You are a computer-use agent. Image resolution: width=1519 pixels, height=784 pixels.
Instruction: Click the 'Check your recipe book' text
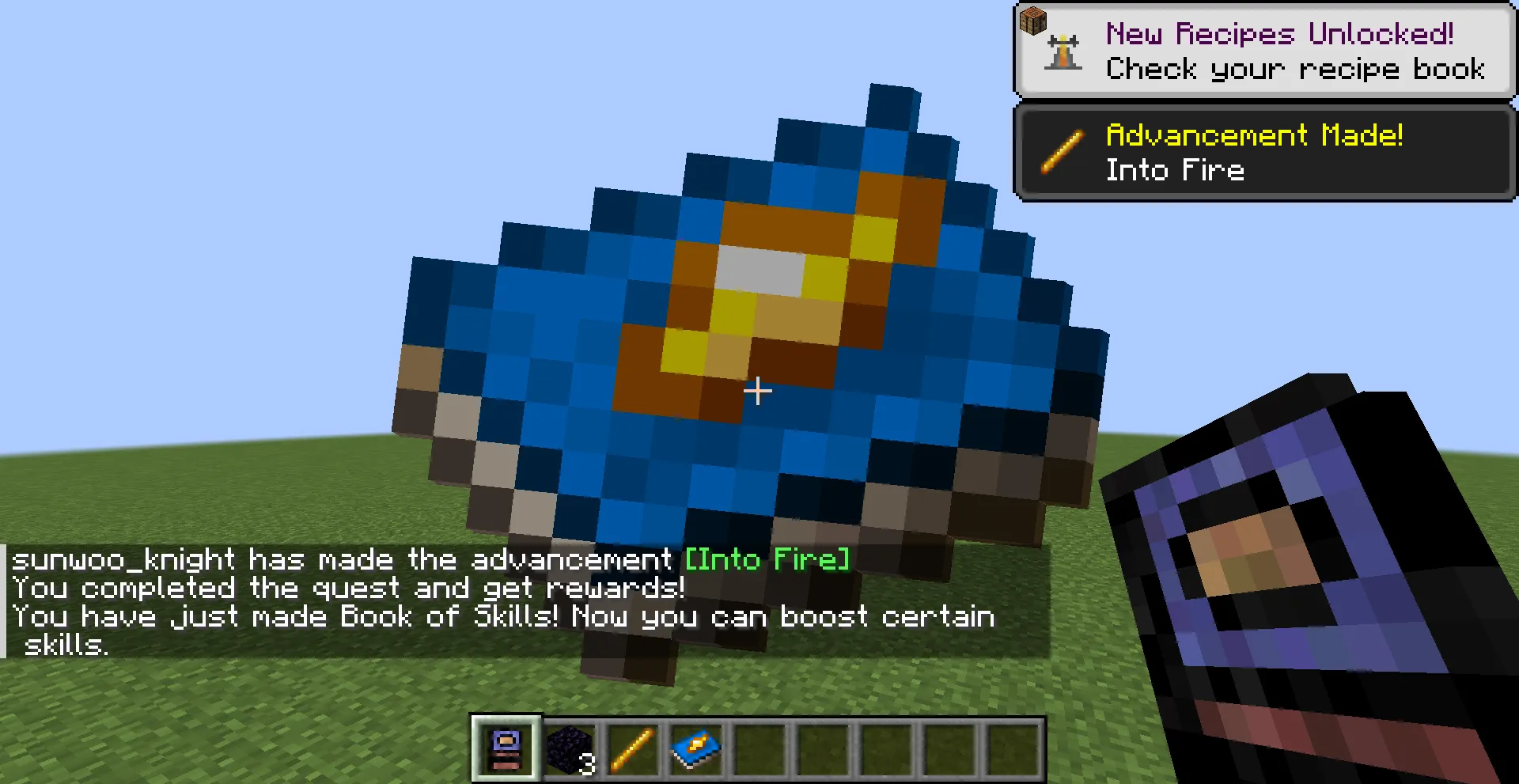pos(1296,70)
